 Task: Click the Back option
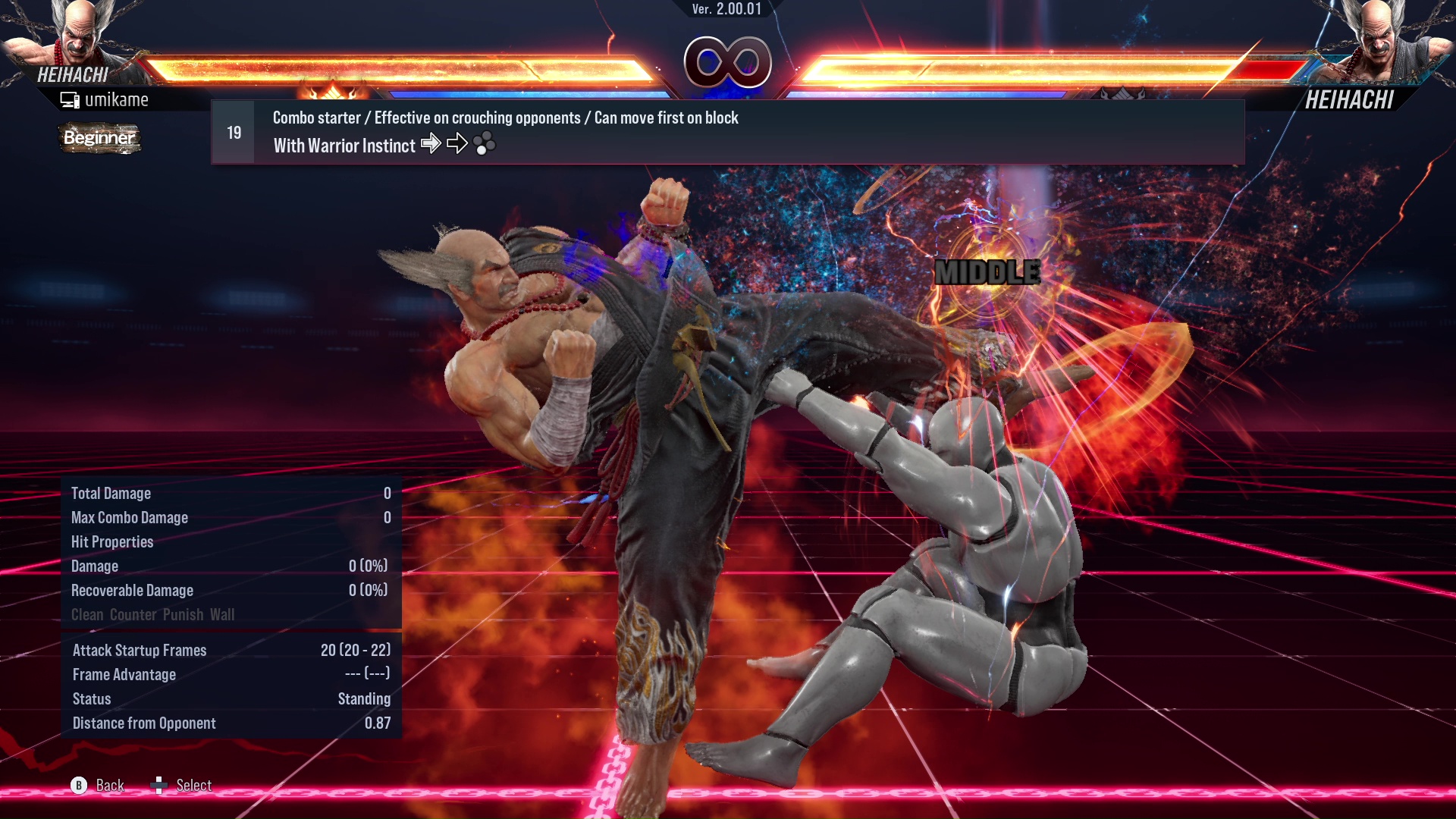click(x=109, y=786)
